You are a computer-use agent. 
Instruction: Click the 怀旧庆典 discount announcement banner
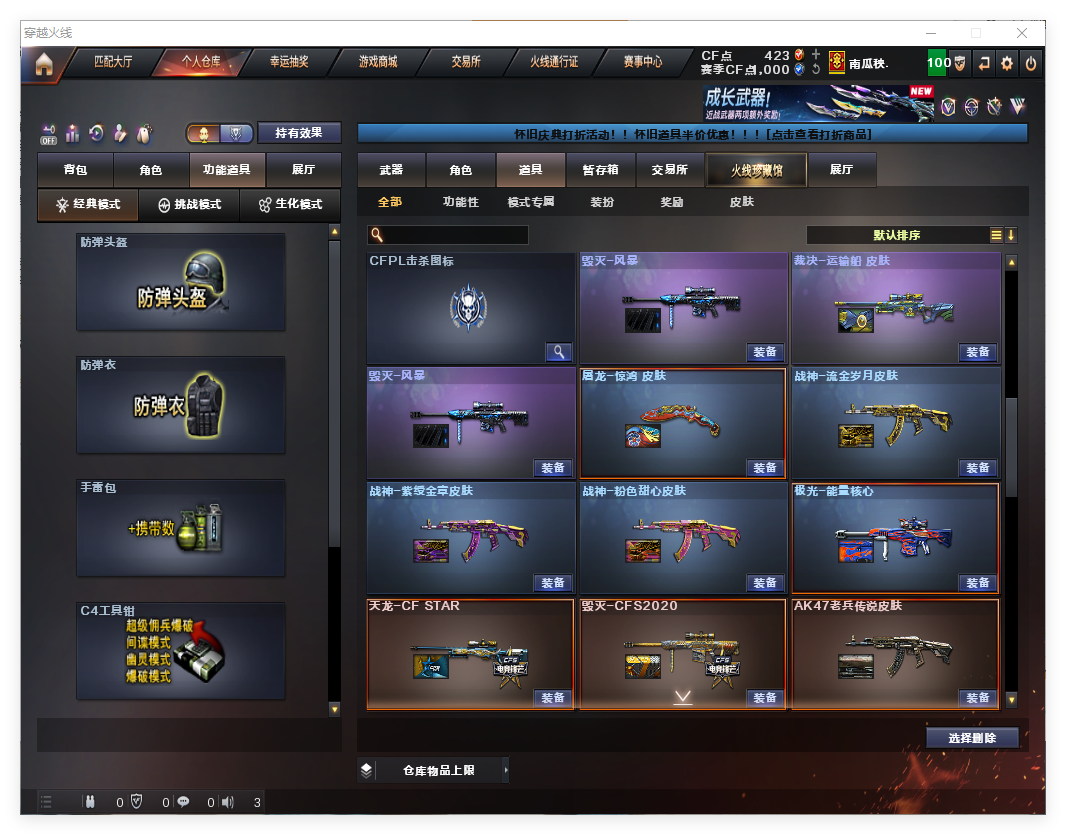[692, 134]
